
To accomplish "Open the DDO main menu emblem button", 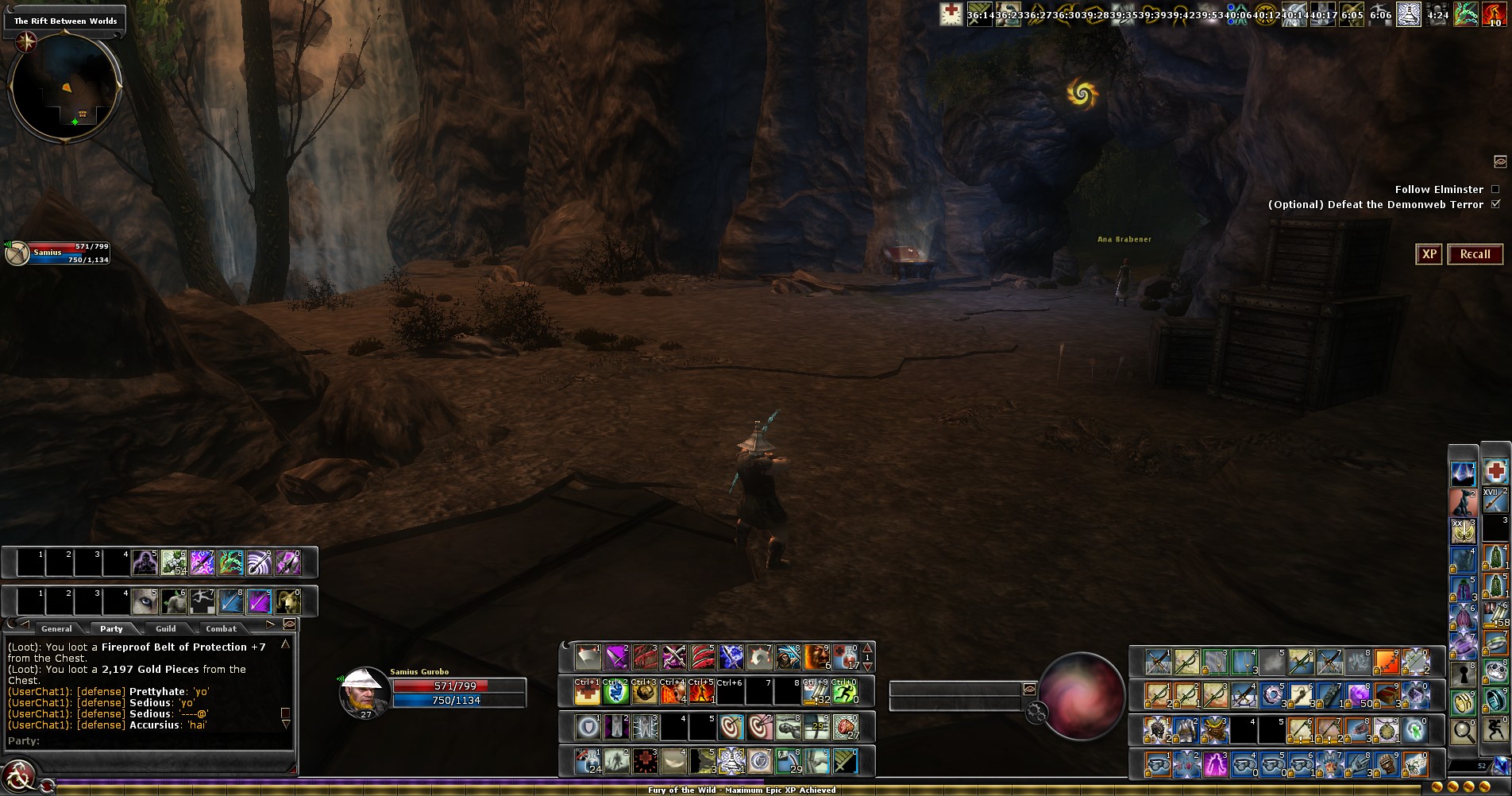I will (x=19, y=775).
